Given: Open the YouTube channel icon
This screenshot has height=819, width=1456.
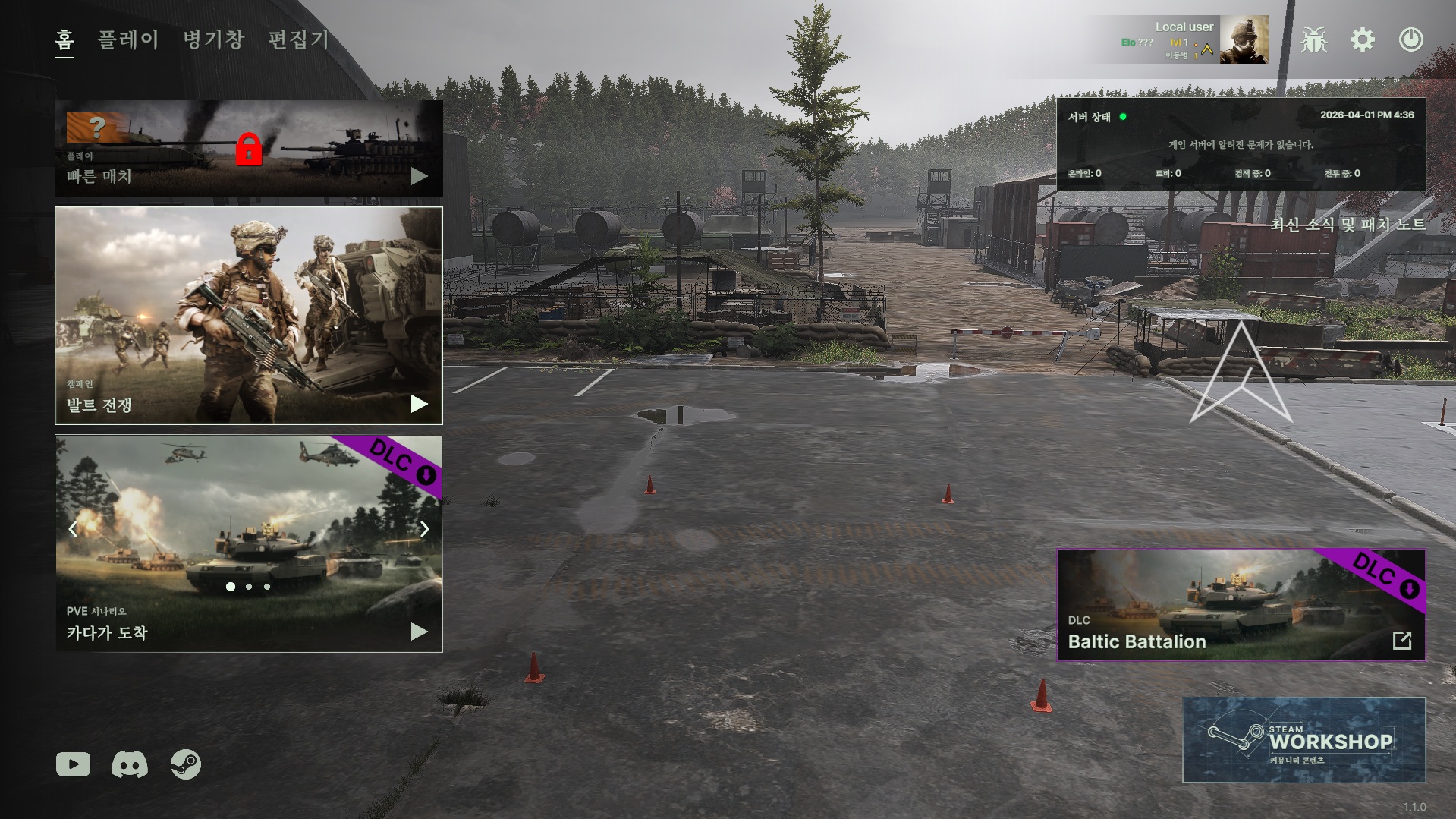Looking at the screenshot, I should [x=73, y=764].
